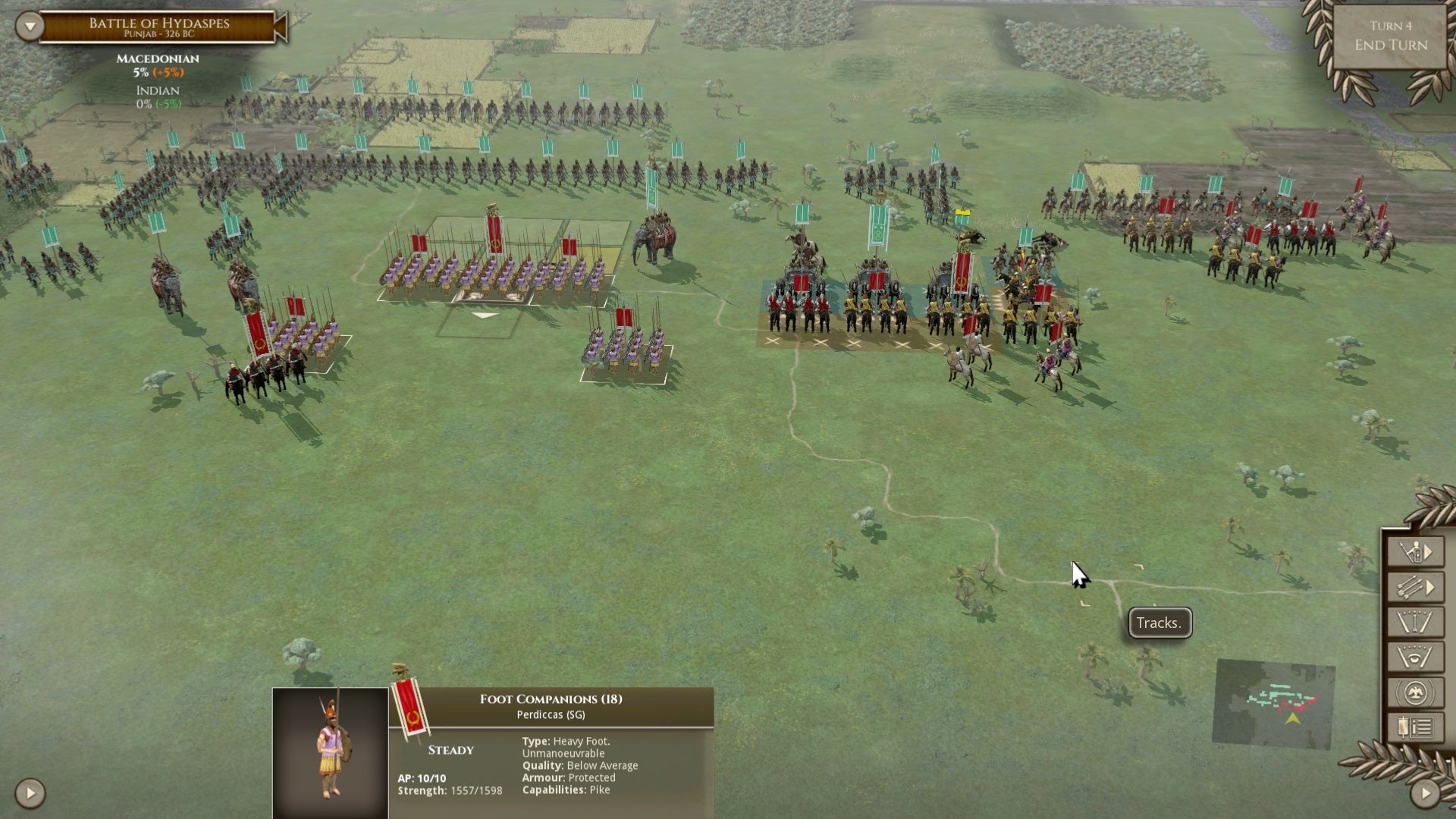Viewport: 1456px width, 819px height.
Task: Toggle the line-of-sight eye icon
Action: pos(1415,656)
